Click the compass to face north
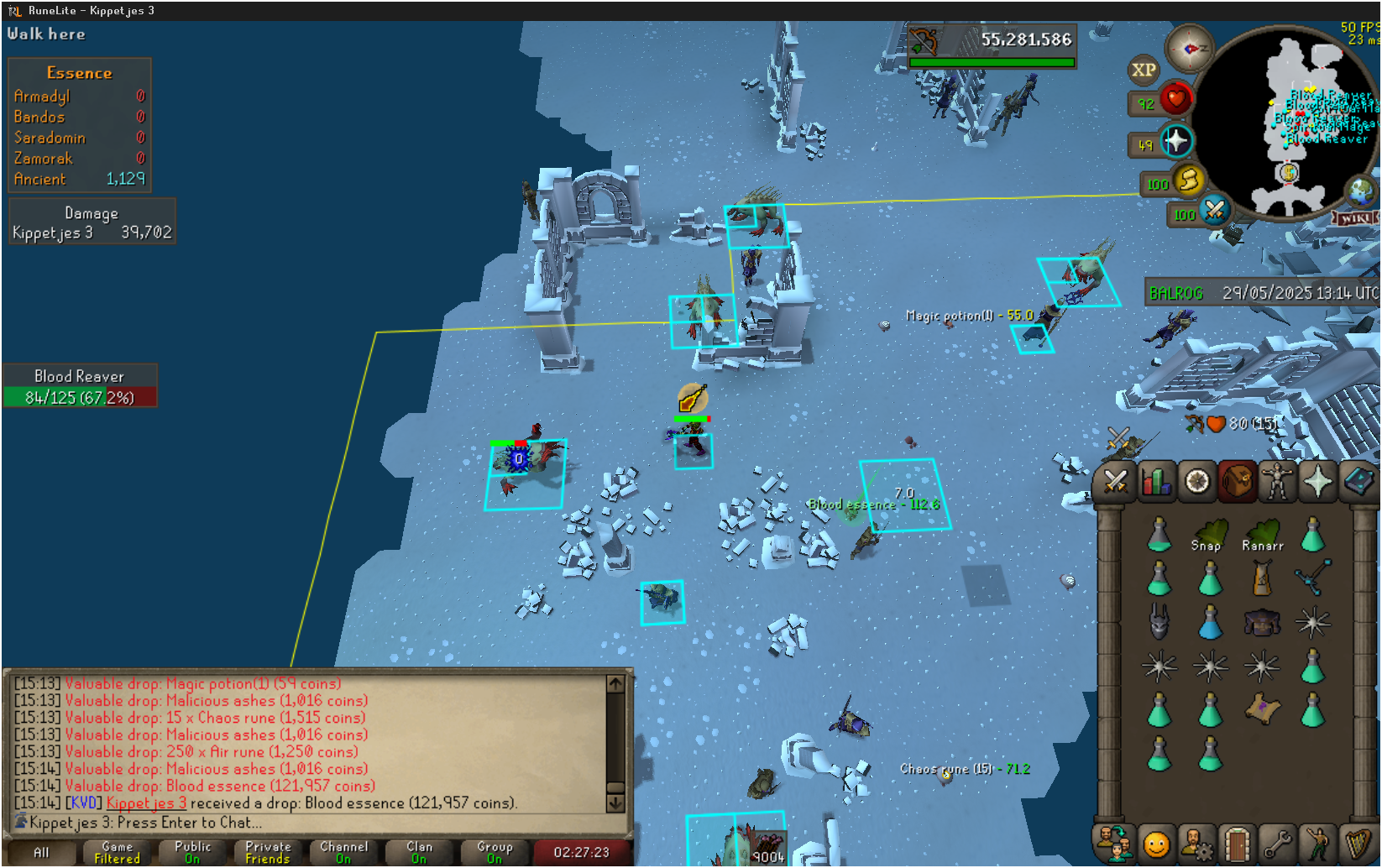 (1189, 50)
